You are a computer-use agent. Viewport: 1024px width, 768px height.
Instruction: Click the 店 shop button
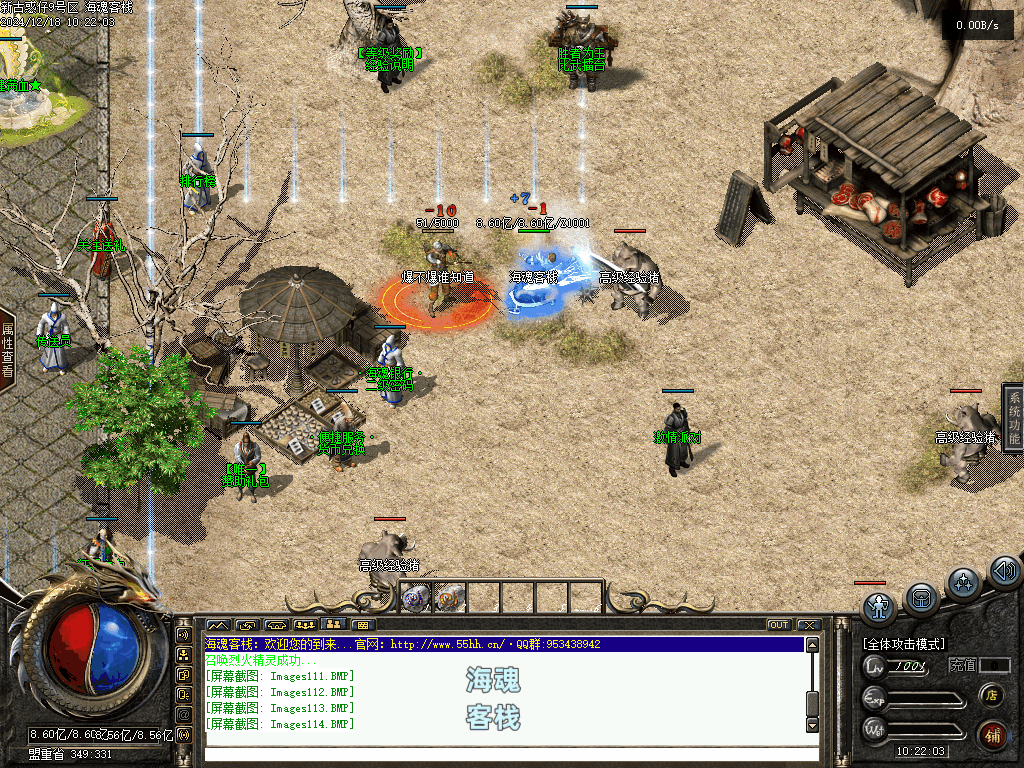pos(992,694)
